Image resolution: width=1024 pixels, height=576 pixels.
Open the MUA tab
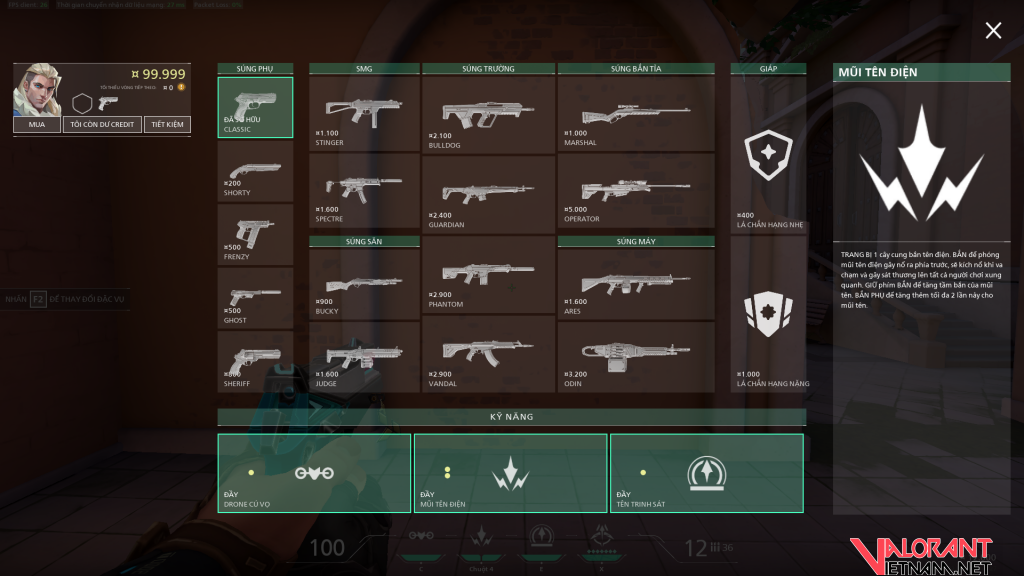coord(36,125)
